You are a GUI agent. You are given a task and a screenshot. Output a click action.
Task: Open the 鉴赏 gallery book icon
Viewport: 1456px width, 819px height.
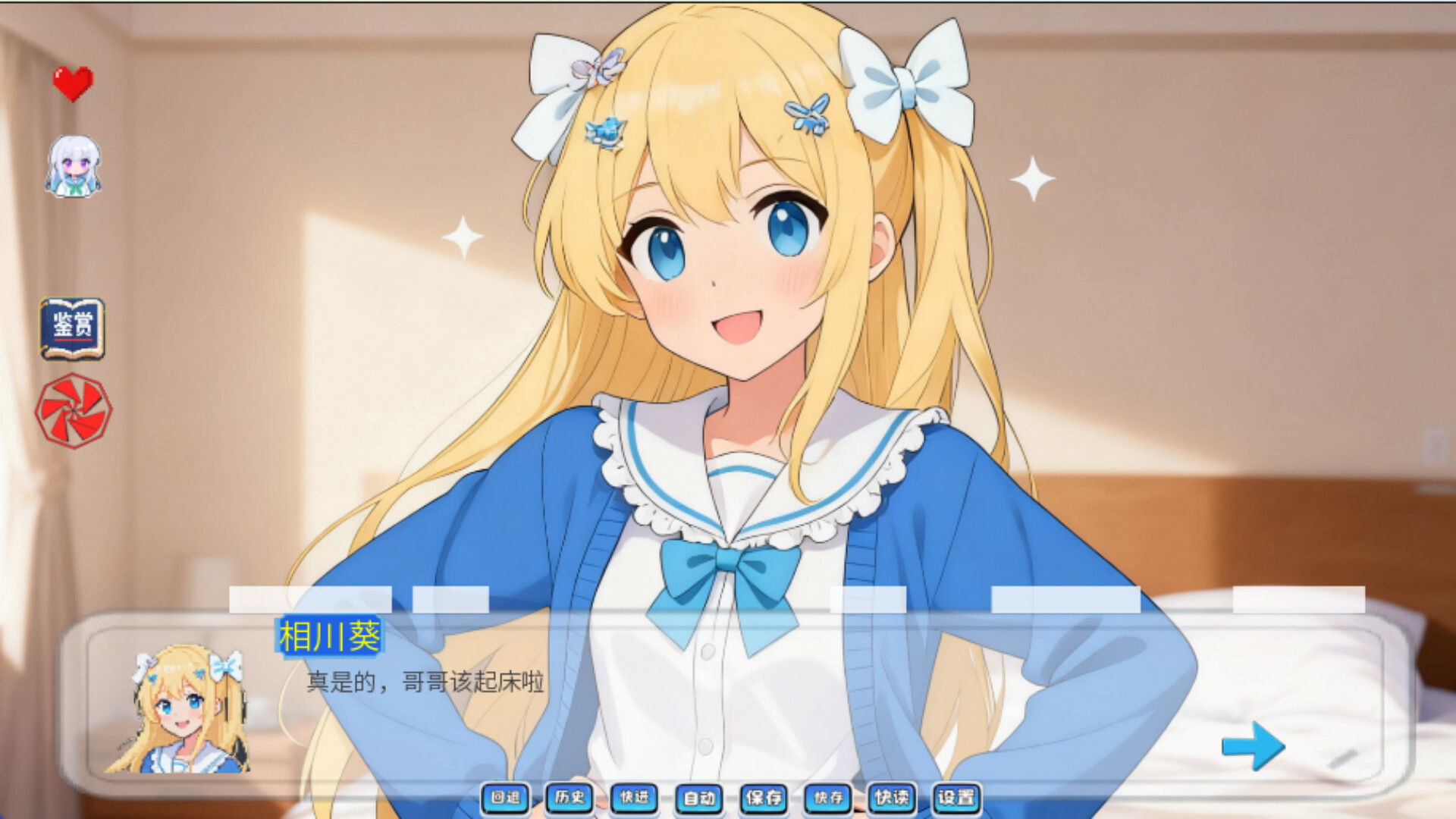[x=72, y=328]
